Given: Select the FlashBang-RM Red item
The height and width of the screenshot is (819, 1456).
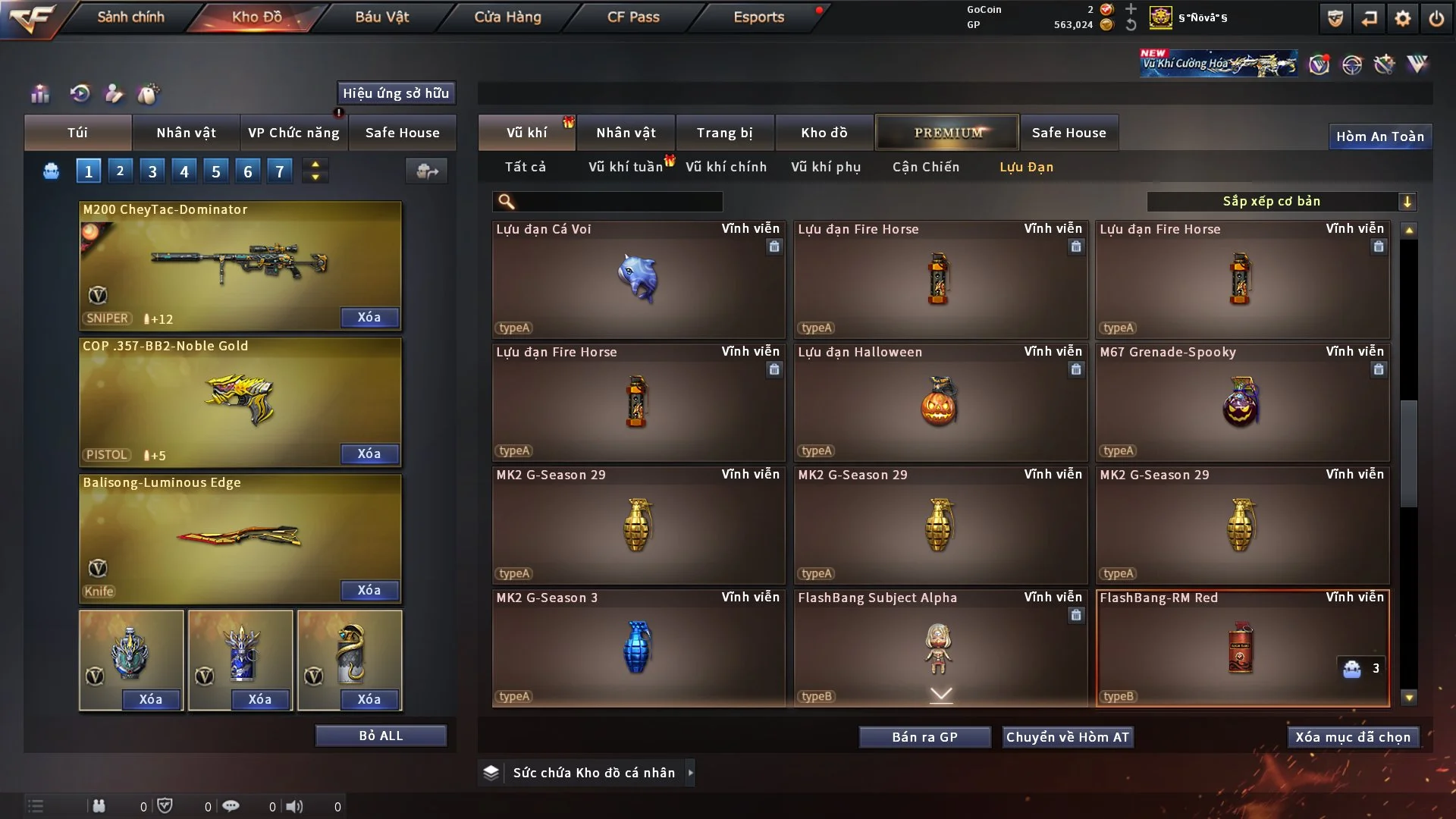Looking at the screenshot, I should tap(1241, 648).
